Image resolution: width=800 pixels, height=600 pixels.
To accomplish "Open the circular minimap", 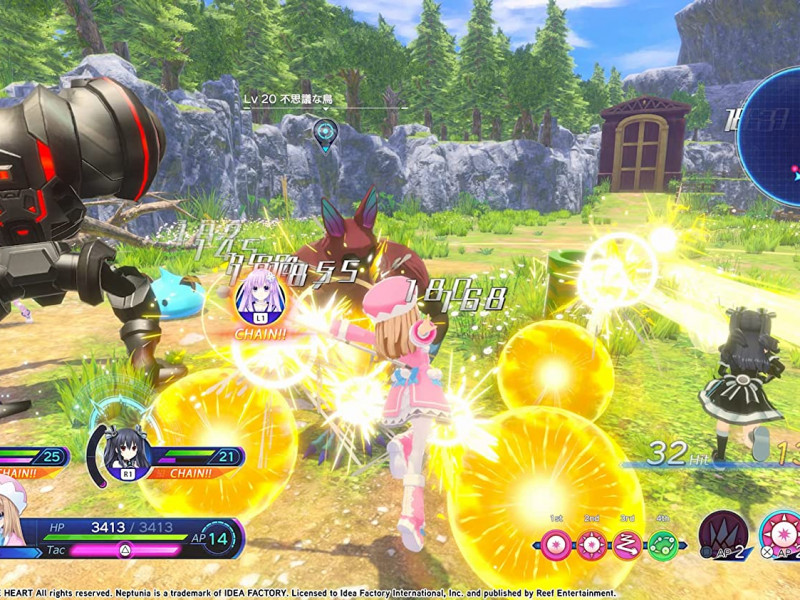I will pyautogui.click(x=776, y=136).
